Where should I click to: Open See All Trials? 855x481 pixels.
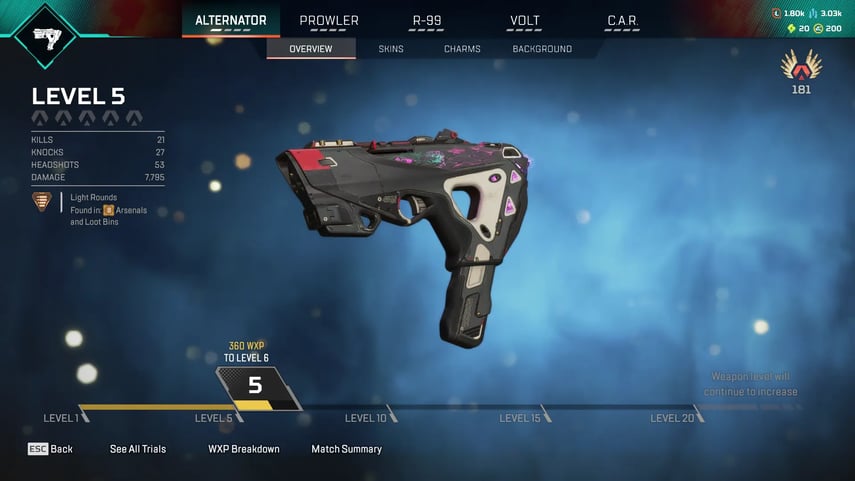tap(138, 449)
